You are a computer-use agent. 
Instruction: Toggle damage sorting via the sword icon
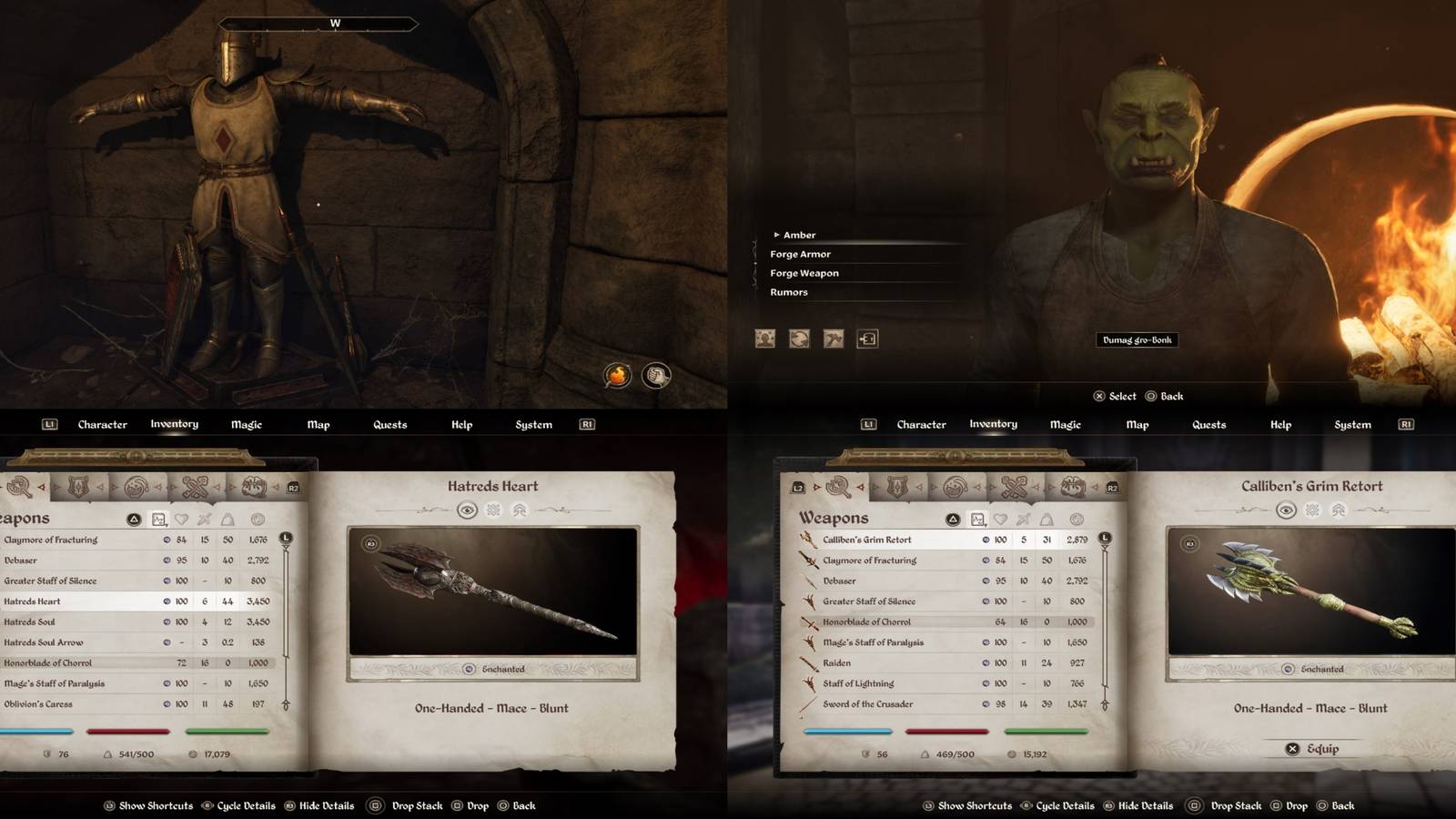[204, 520]
